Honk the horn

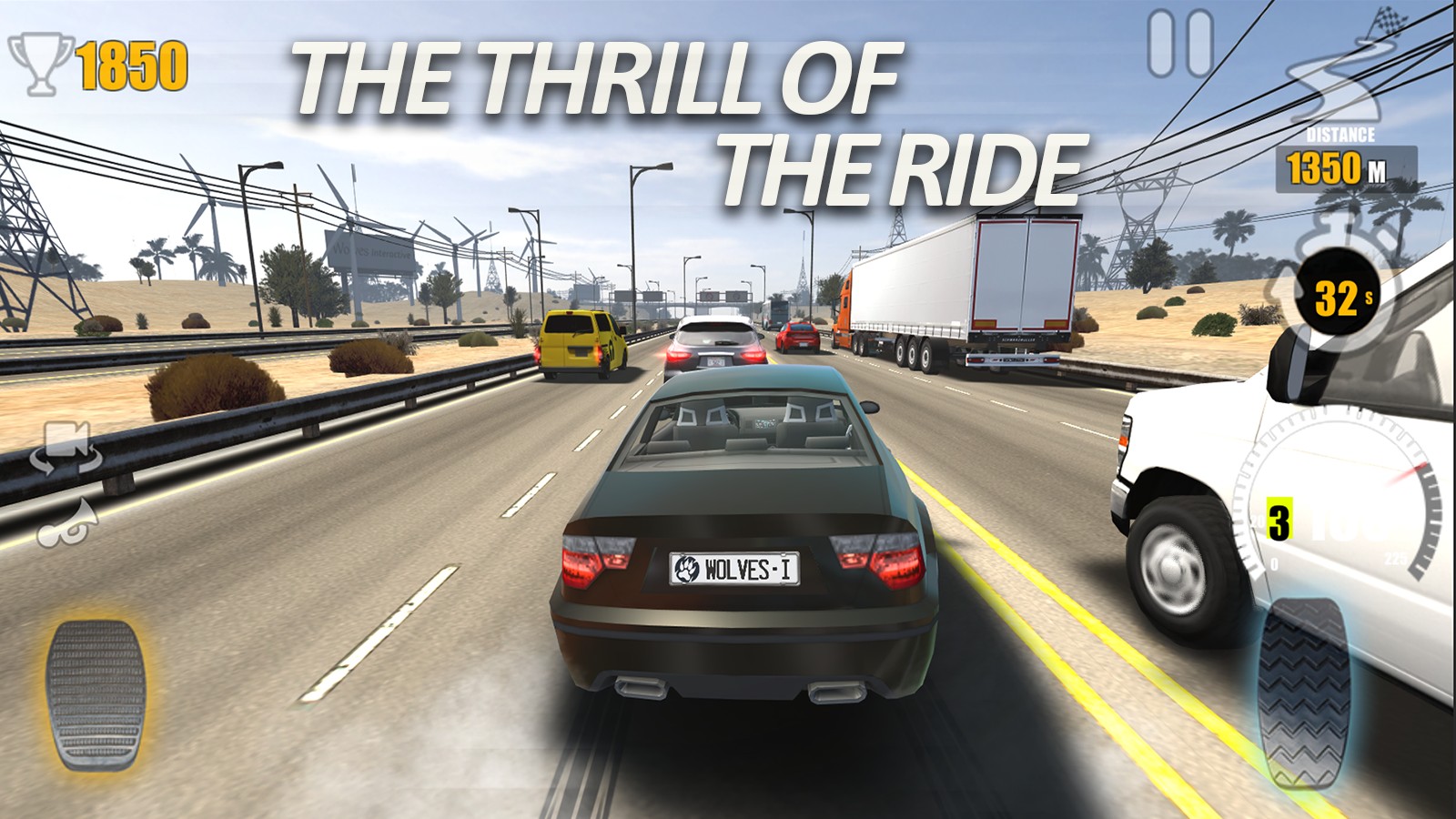[x=67, y=522]
